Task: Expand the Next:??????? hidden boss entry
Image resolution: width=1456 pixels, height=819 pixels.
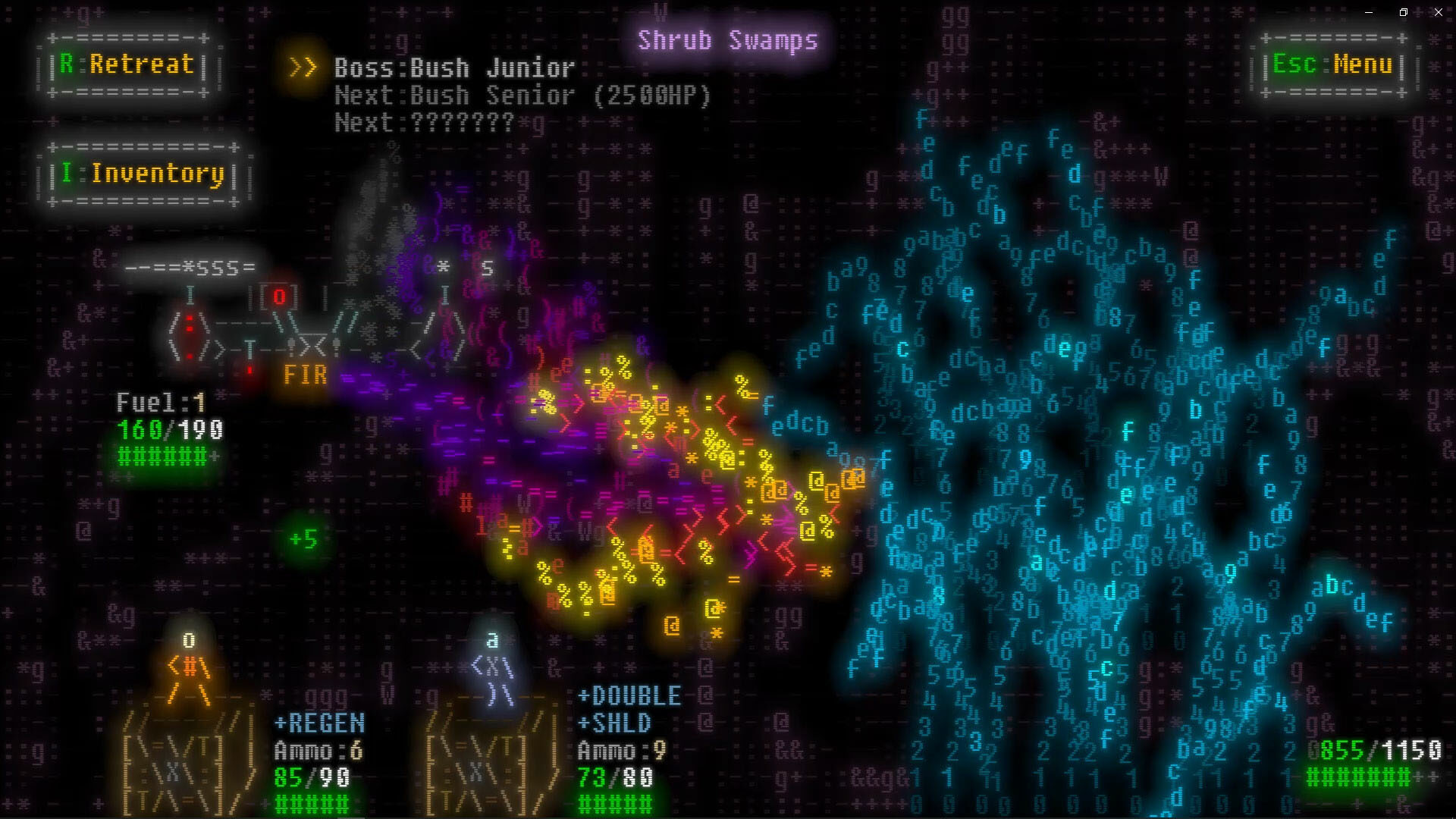Action: click(423, 122)
